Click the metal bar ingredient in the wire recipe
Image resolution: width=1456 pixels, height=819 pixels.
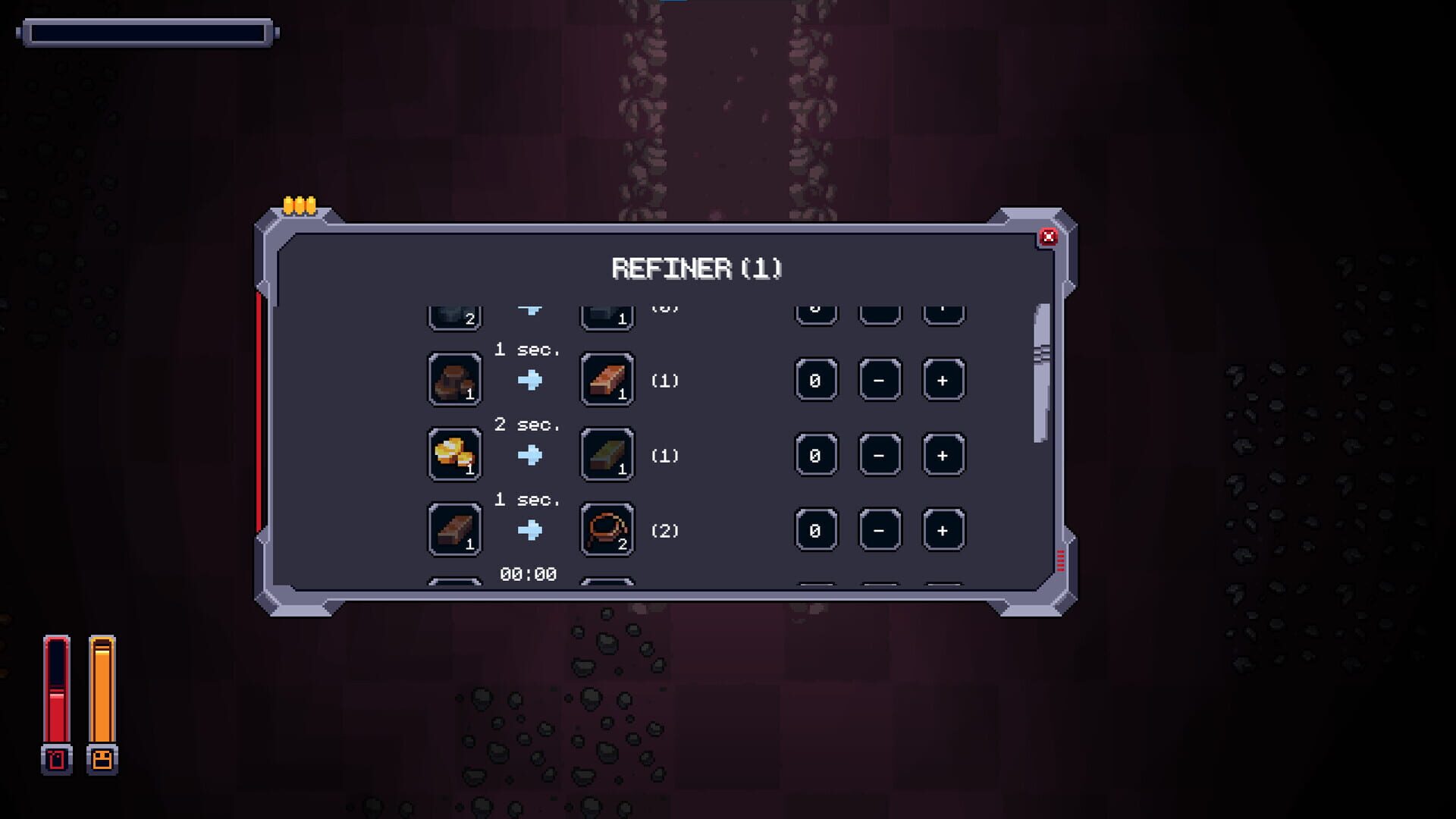point(453,529)
